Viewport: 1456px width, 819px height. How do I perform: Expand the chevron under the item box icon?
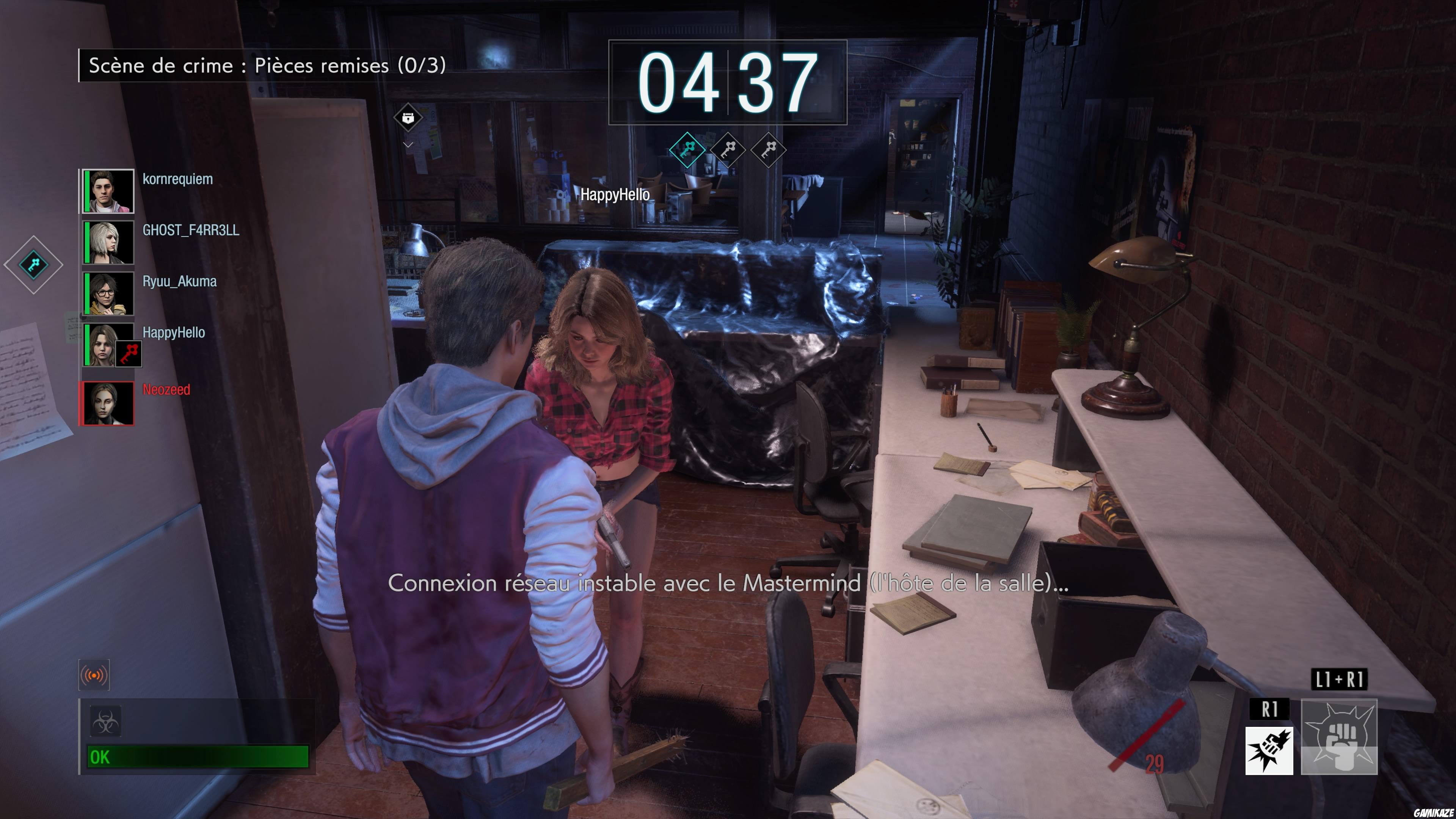pyautogui.click(x=408, y=144)
